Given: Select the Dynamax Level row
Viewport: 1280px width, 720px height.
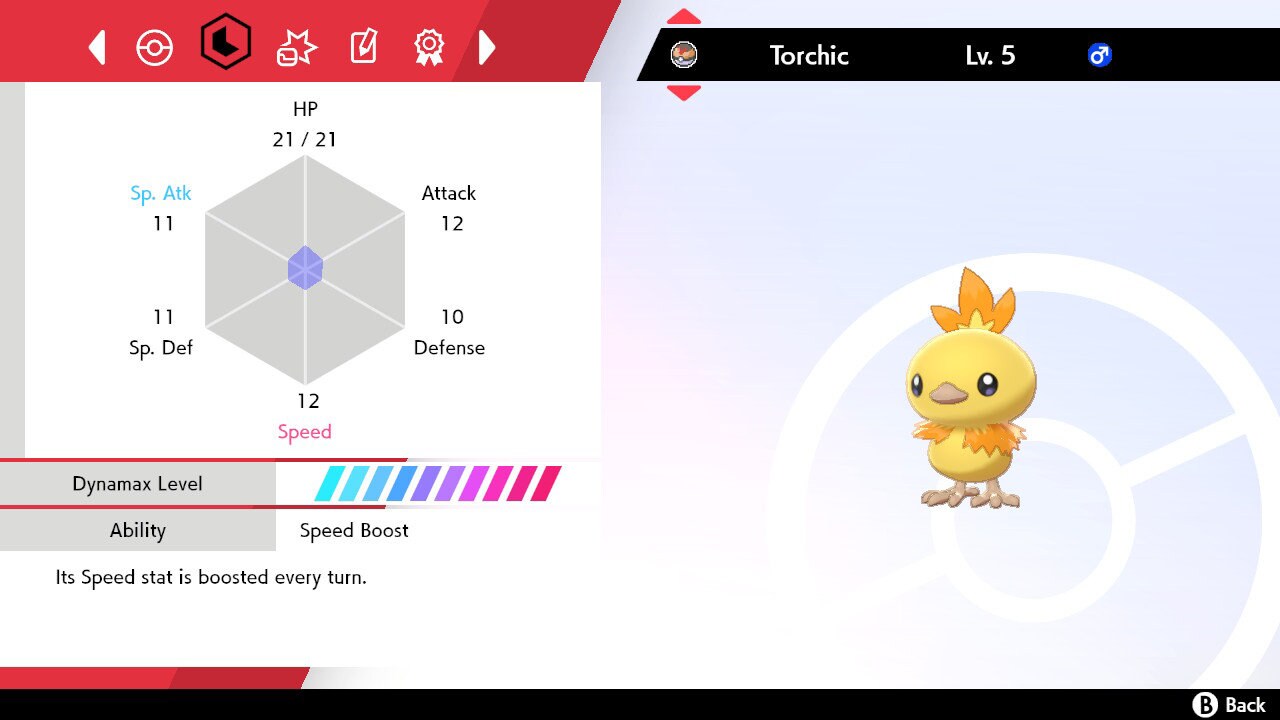Looking at the screenshot, I should [138, 483].
